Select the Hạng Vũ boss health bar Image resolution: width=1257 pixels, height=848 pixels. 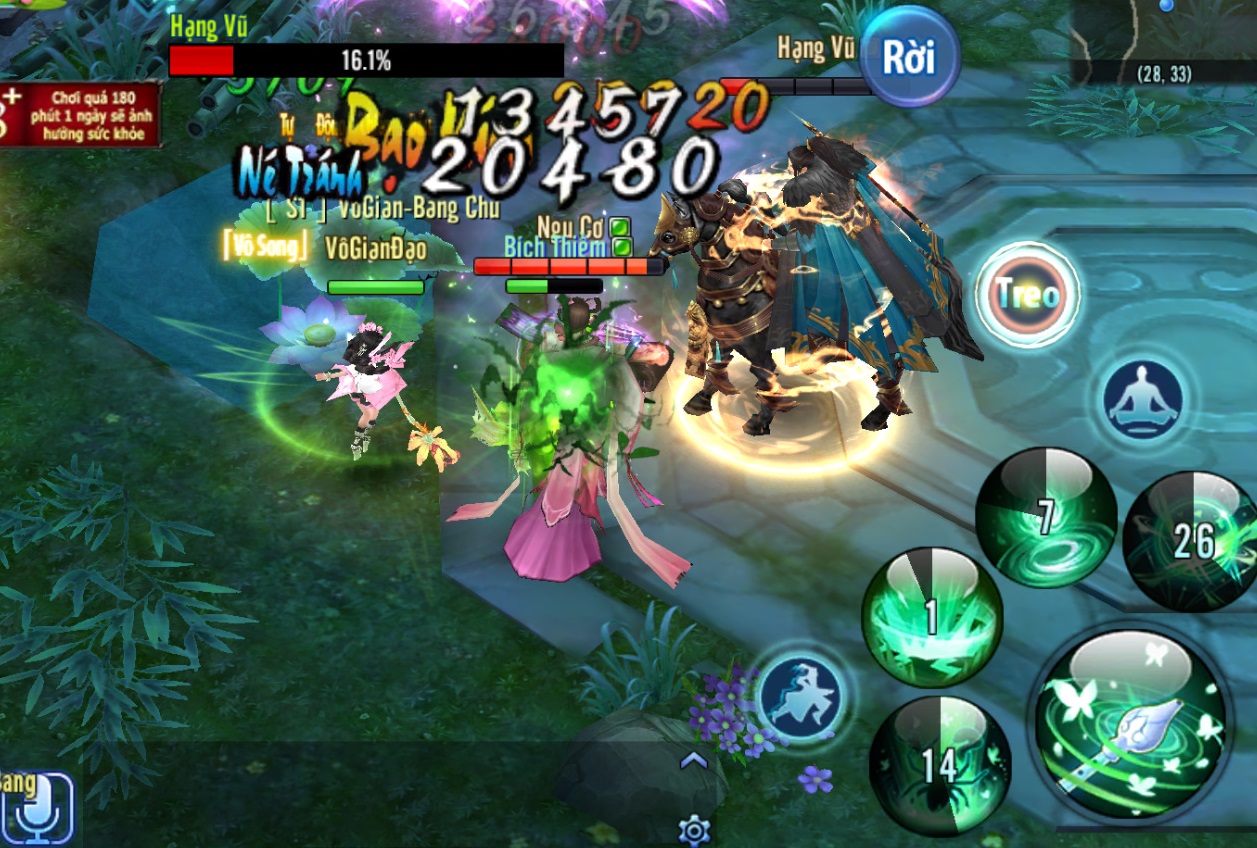click(366, 61)
